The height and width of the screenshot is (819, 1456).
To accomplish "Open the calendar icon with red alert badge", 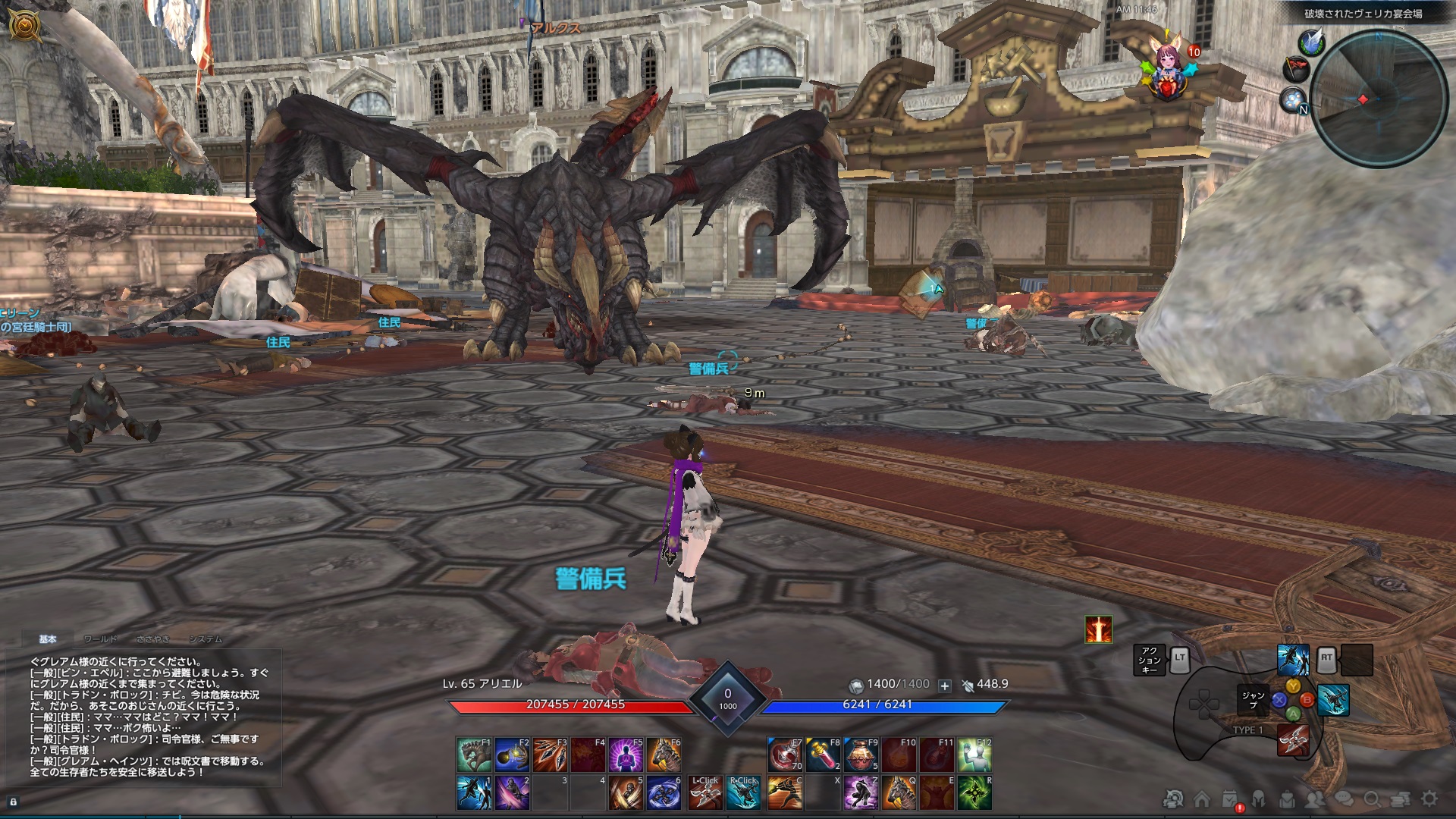I will click(x=1228, y=798).
